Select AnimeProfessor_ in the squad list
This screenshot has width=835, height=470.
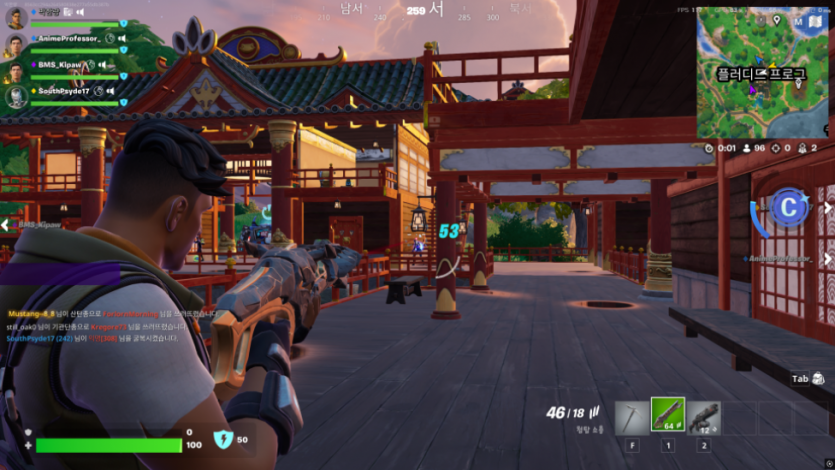(68, 39)
